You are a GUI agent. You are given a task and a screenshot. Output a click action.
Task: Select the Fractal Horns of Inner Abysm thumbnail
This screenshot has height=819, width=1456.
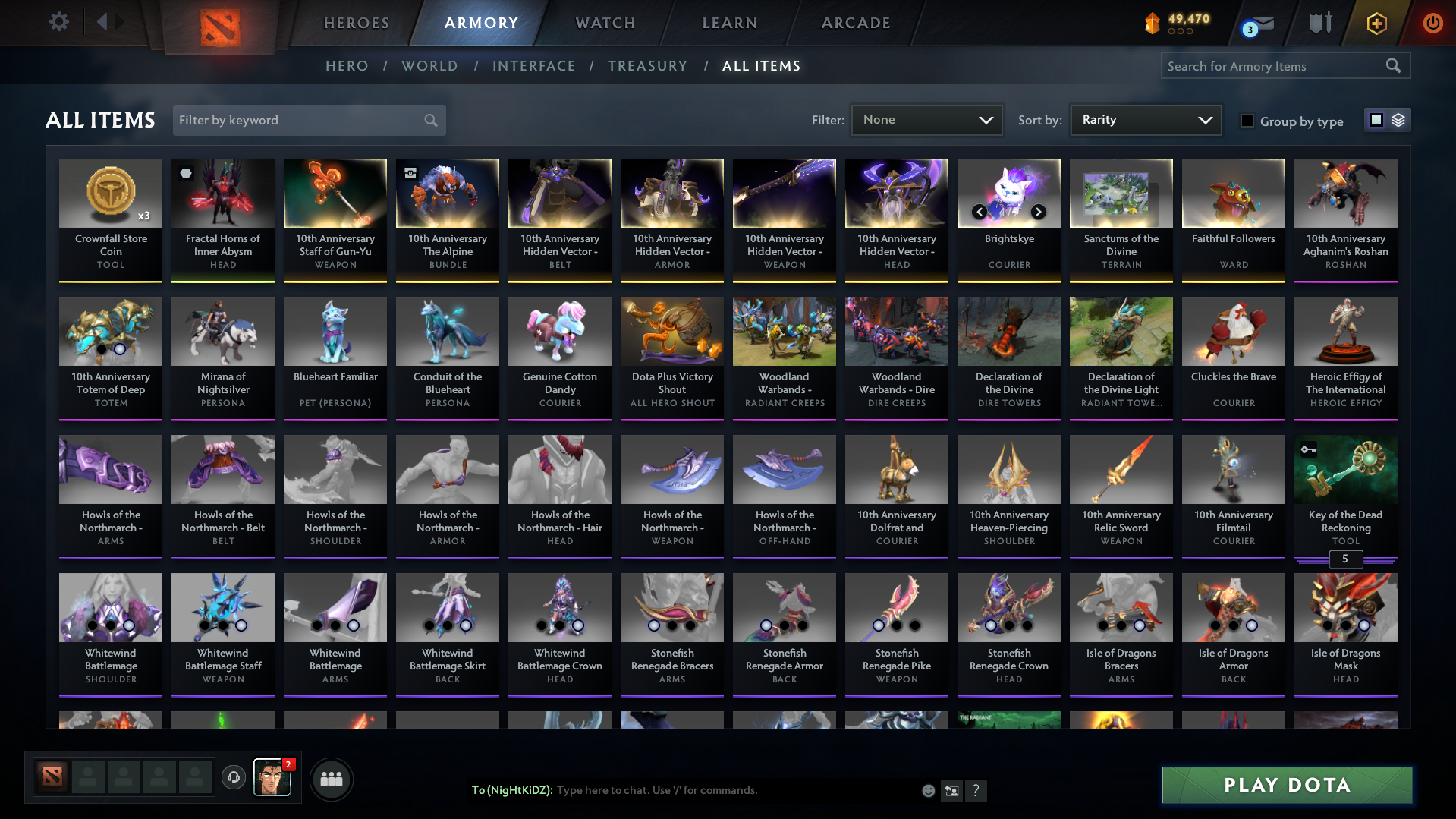pos(222,194)
